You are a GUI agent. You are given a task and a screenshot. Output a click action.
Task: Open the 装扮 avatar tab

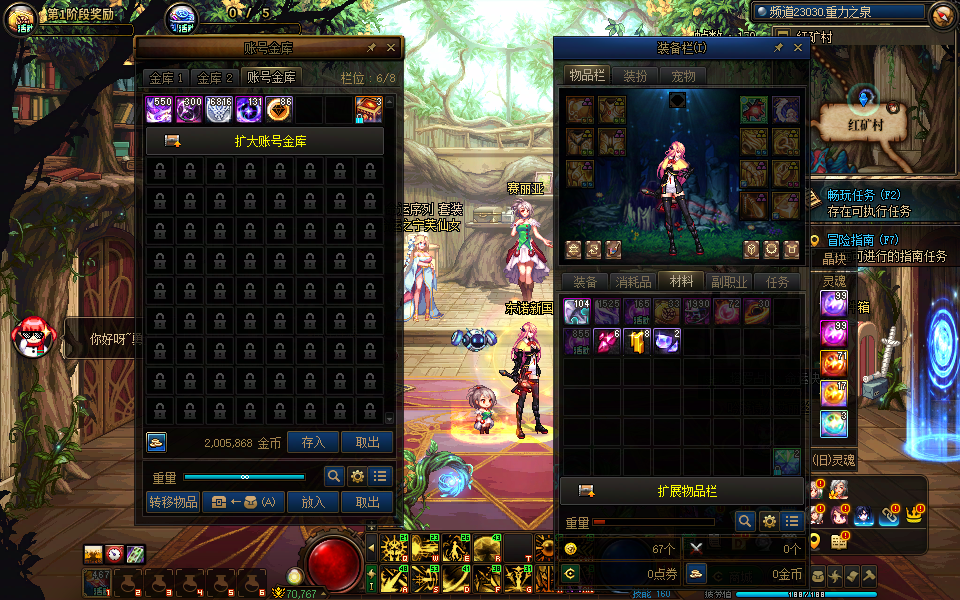pos(635,76)
